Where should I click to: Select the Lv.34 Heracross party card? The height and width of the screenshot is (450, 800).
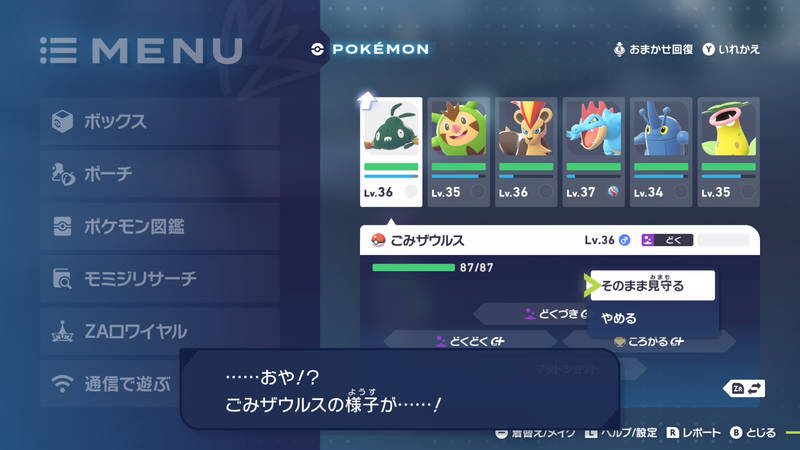661,152
